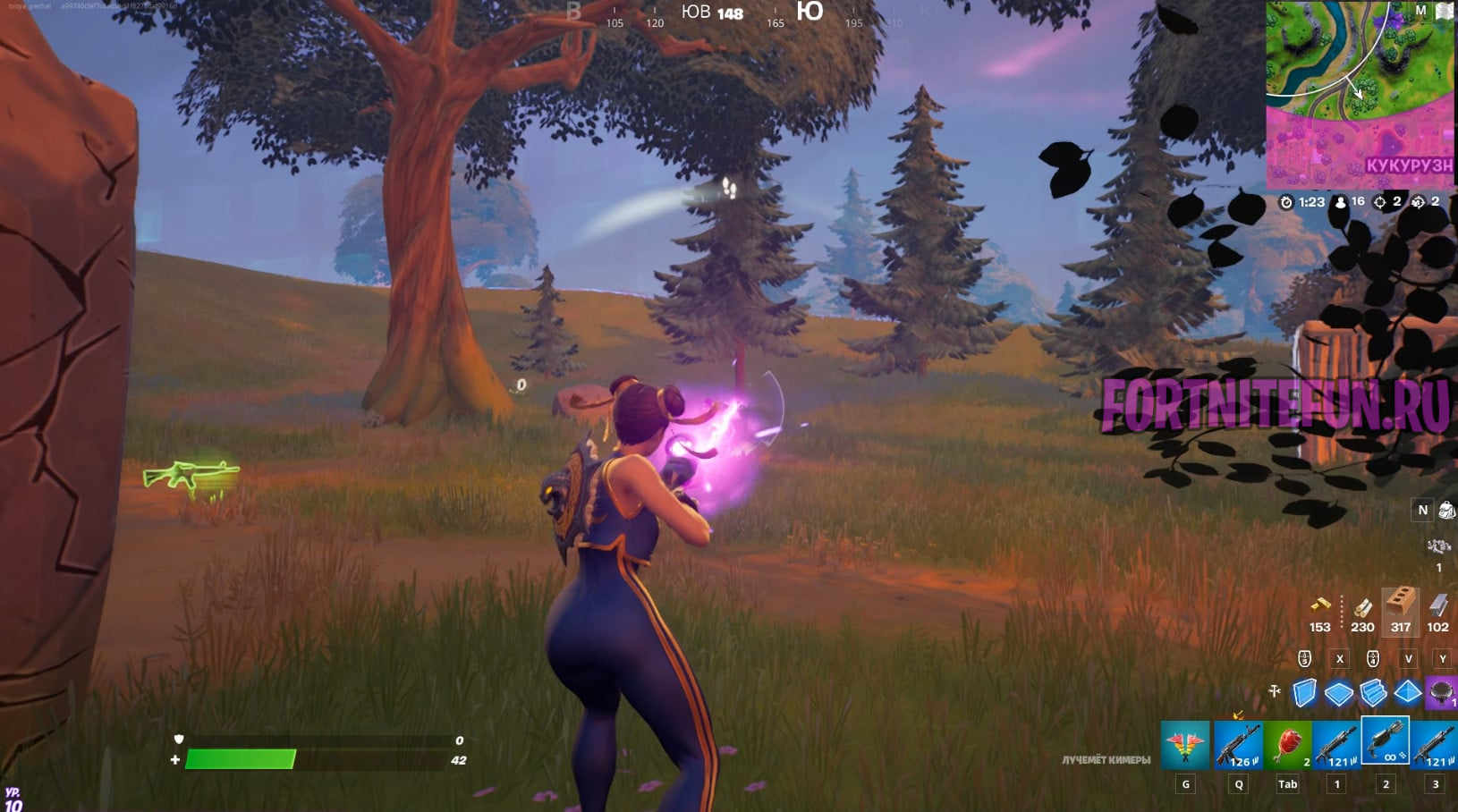This screenshot has height=812, width=1458.
Task: Select the wall building piece
Action: [1305, 692]
